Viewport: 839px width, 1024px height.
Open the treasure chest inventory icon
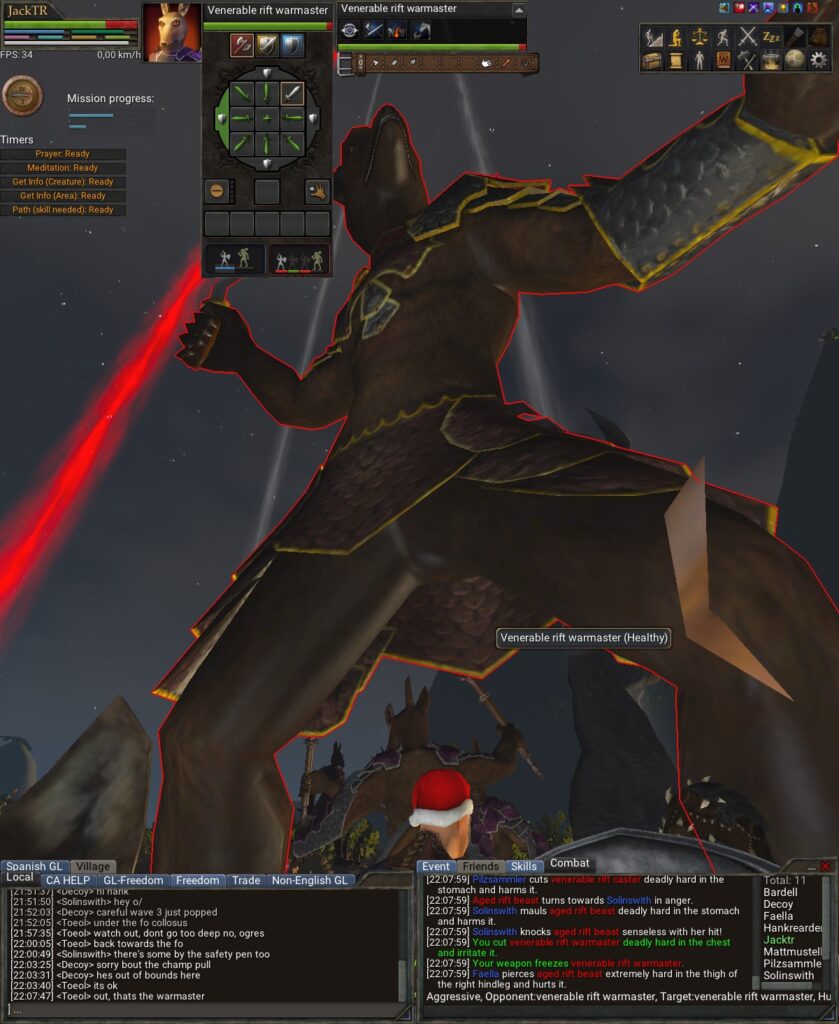point(652,60)
